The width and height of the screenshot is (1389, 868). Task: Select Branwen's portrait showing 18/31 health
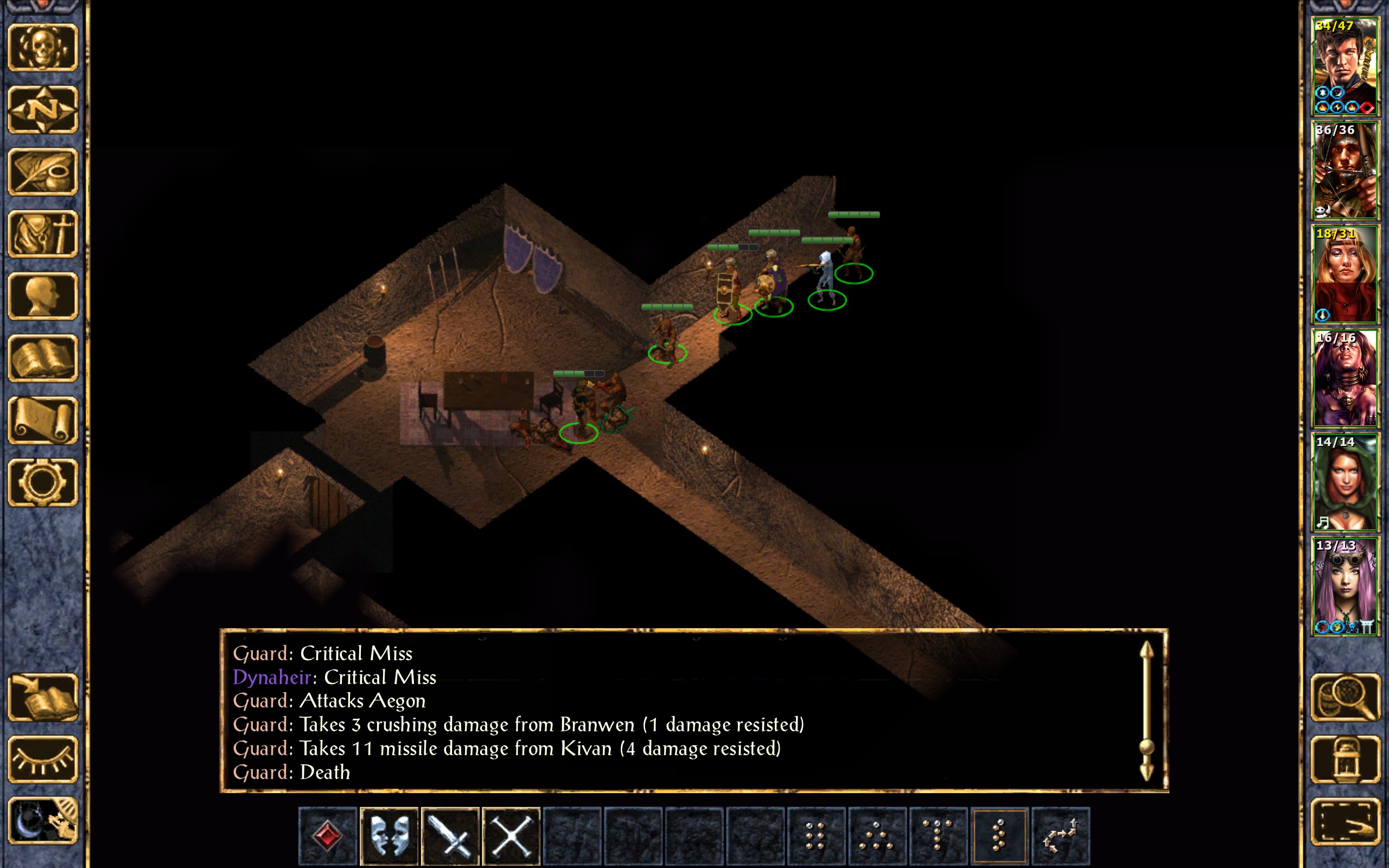click(1344, 275)
